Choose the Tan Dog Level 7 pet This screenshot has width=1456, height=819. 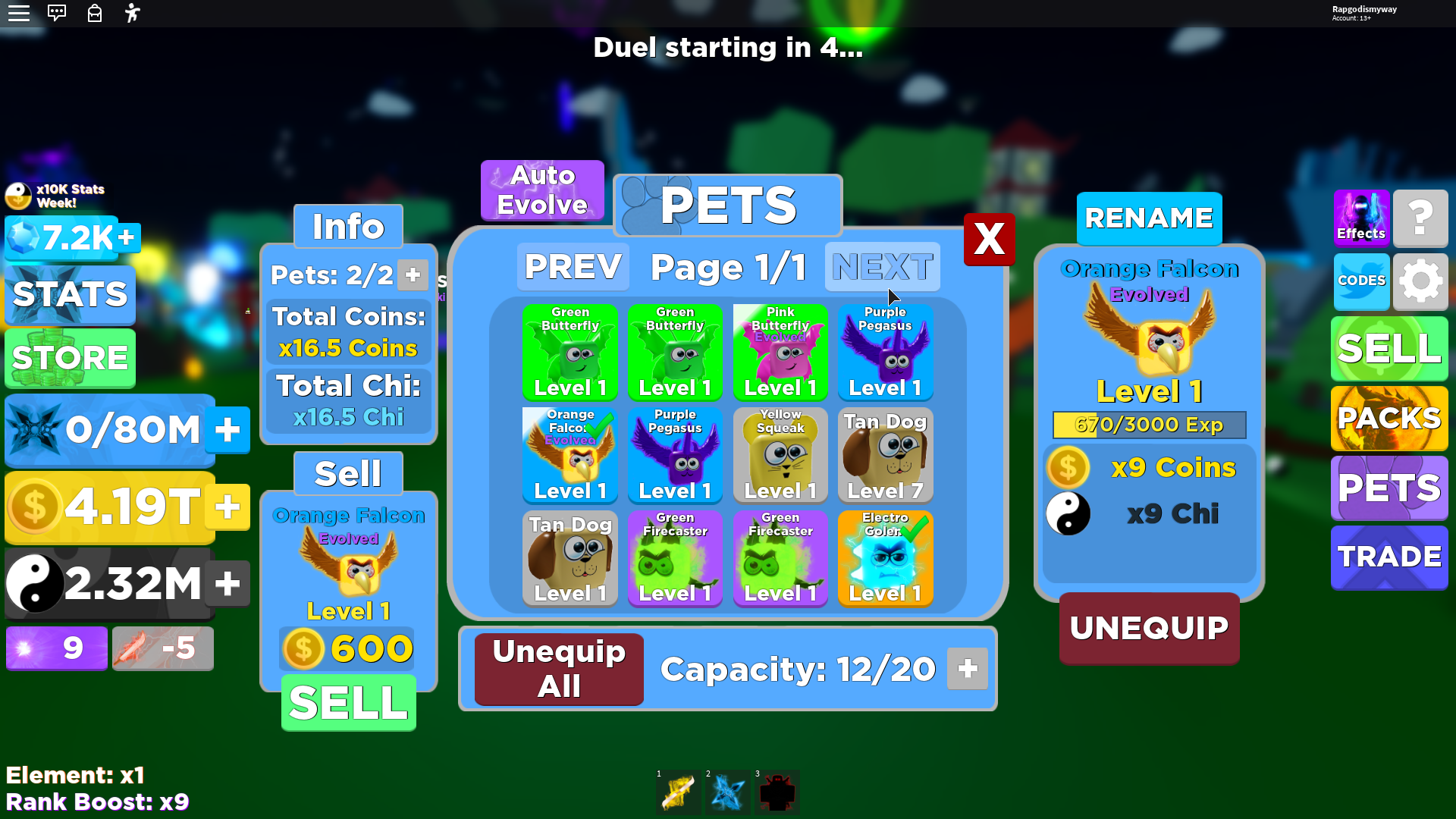coord(885,455)
